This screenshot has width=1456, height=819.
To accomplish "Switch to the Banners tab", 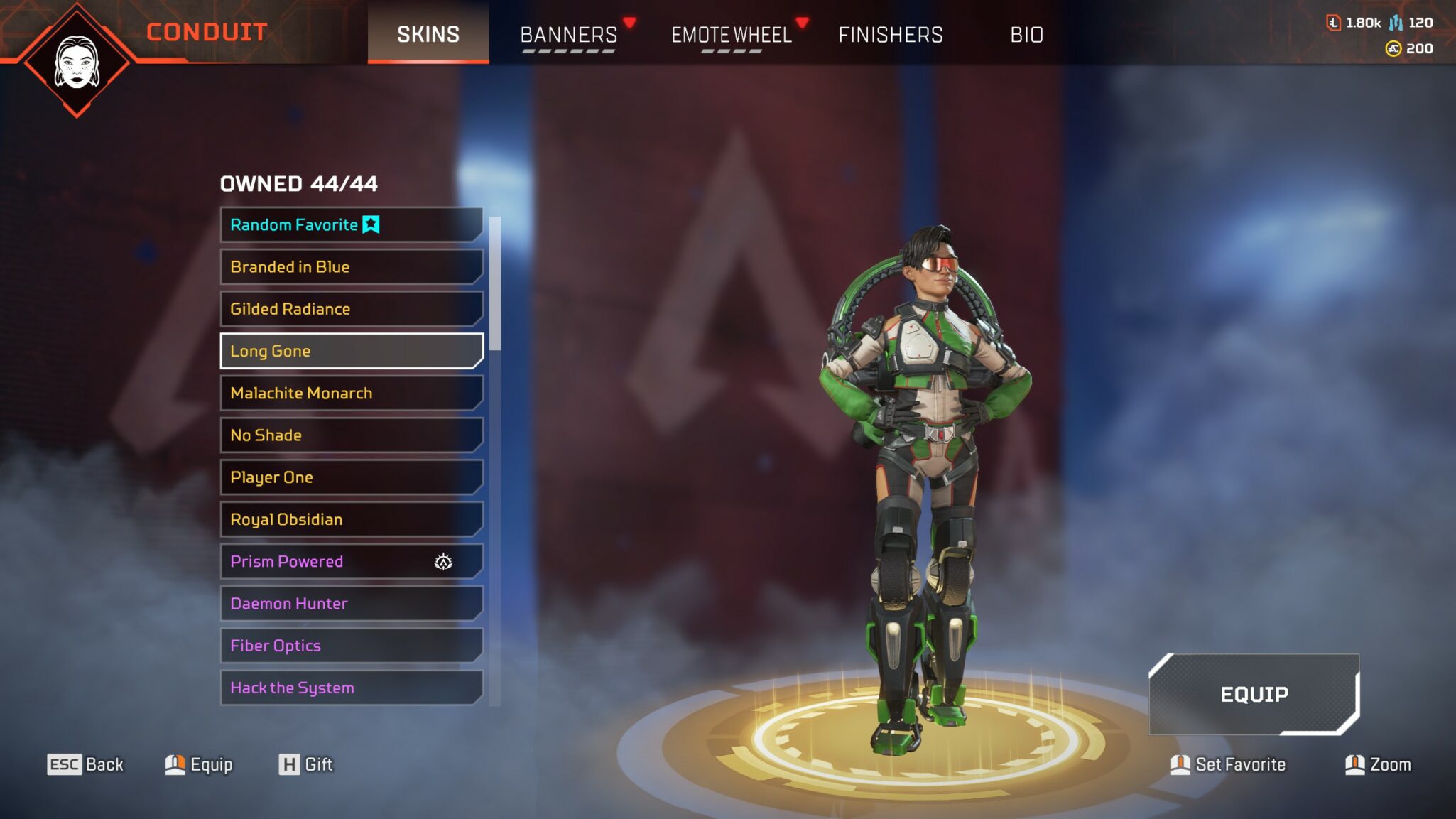I will pos(568,34).
